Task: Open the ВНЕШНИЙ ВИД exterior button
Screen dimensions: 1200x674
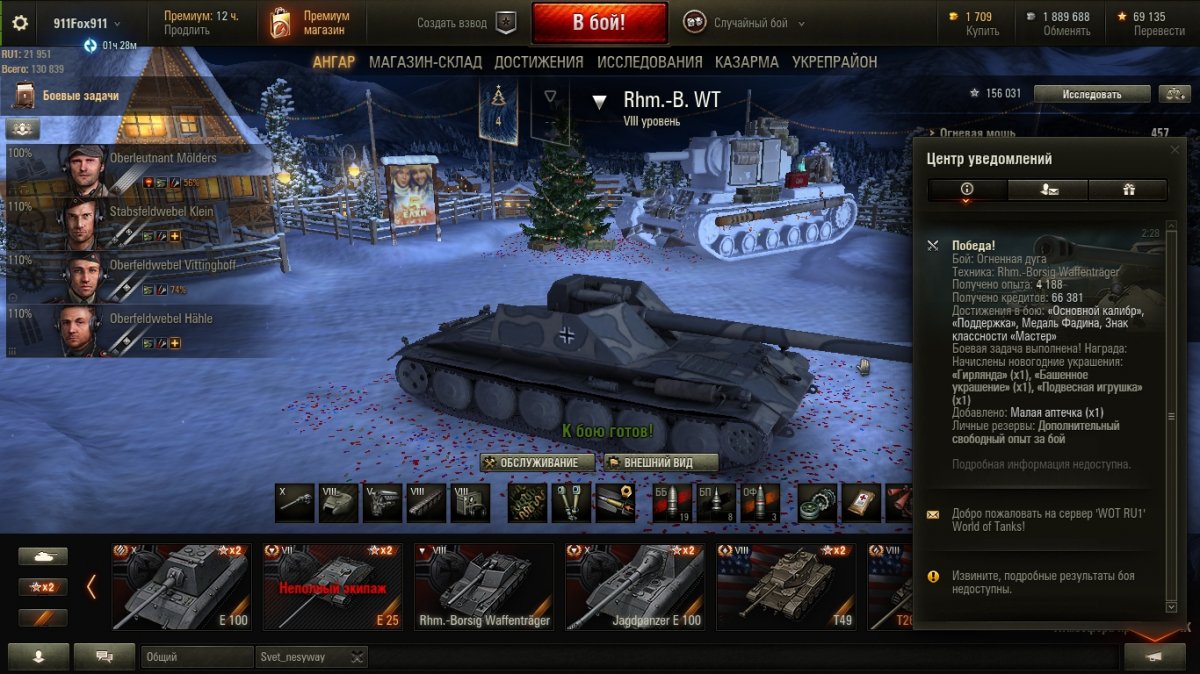Action: tap(661, 462)
